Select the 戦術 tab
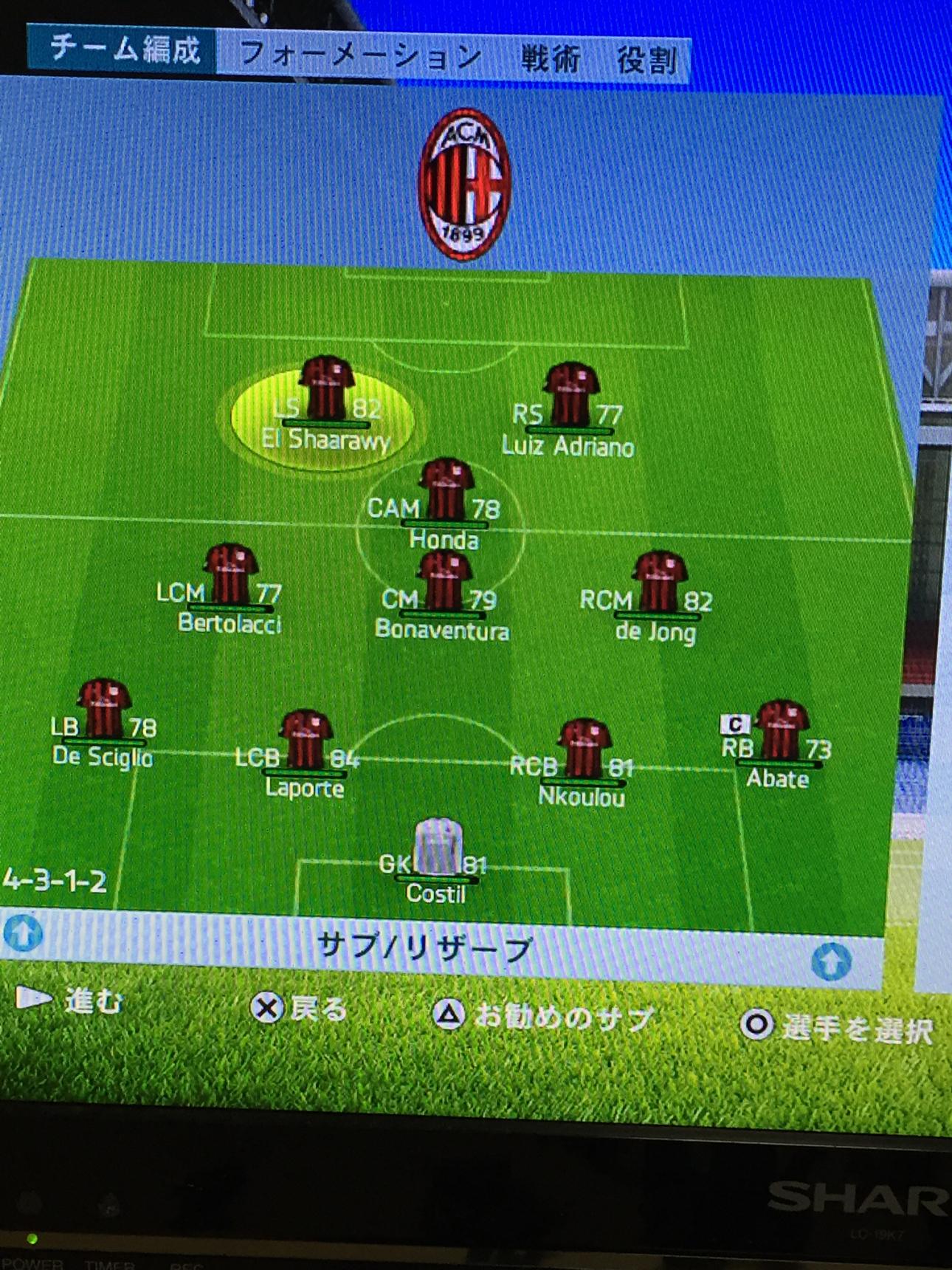This screenshot has height=1270, width=952. pos(551,58)
